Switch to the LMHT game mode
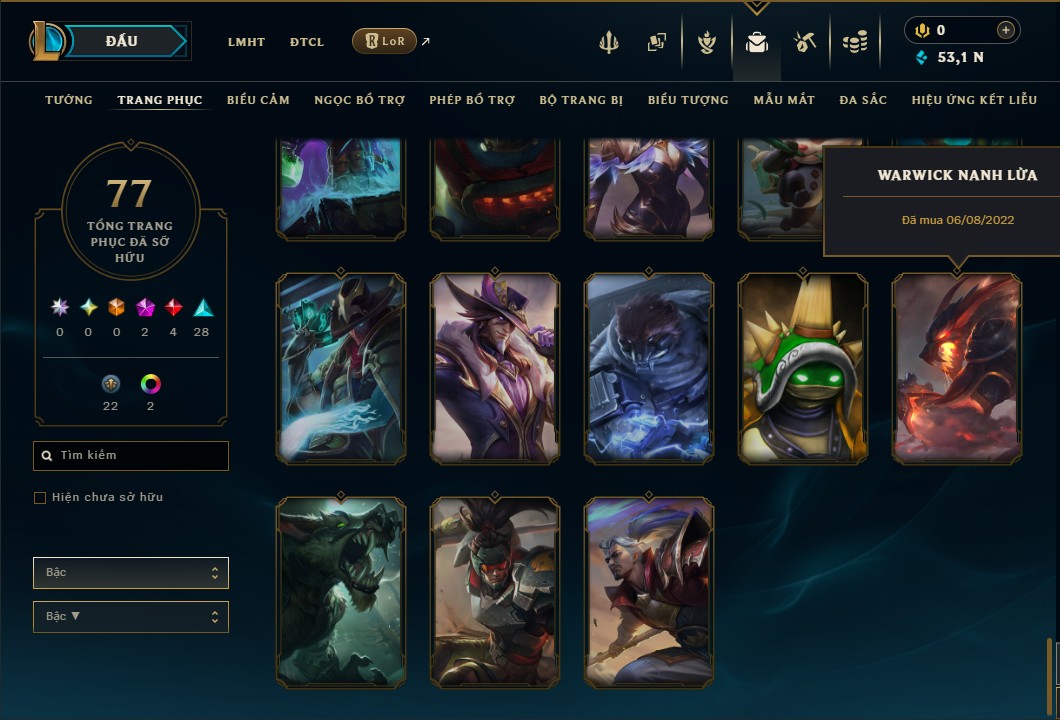Viewport: 1060px width, 720px height. pyautogui.click(x=246, y=42)
